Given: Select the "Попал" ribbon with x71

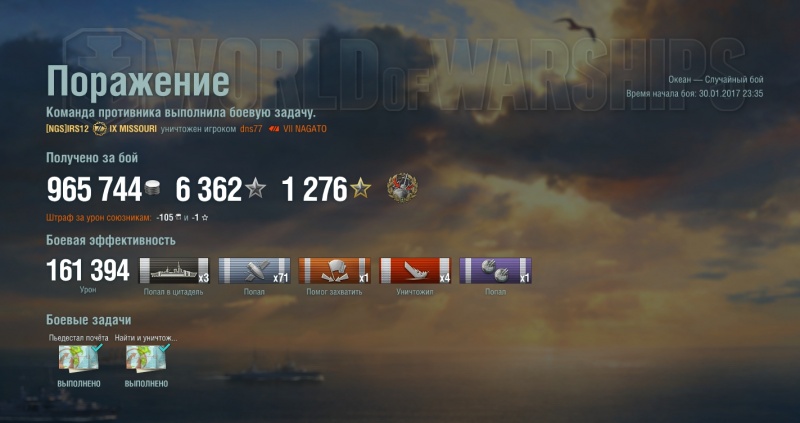Looking at the screenshot, I should (x=254, y=270).
